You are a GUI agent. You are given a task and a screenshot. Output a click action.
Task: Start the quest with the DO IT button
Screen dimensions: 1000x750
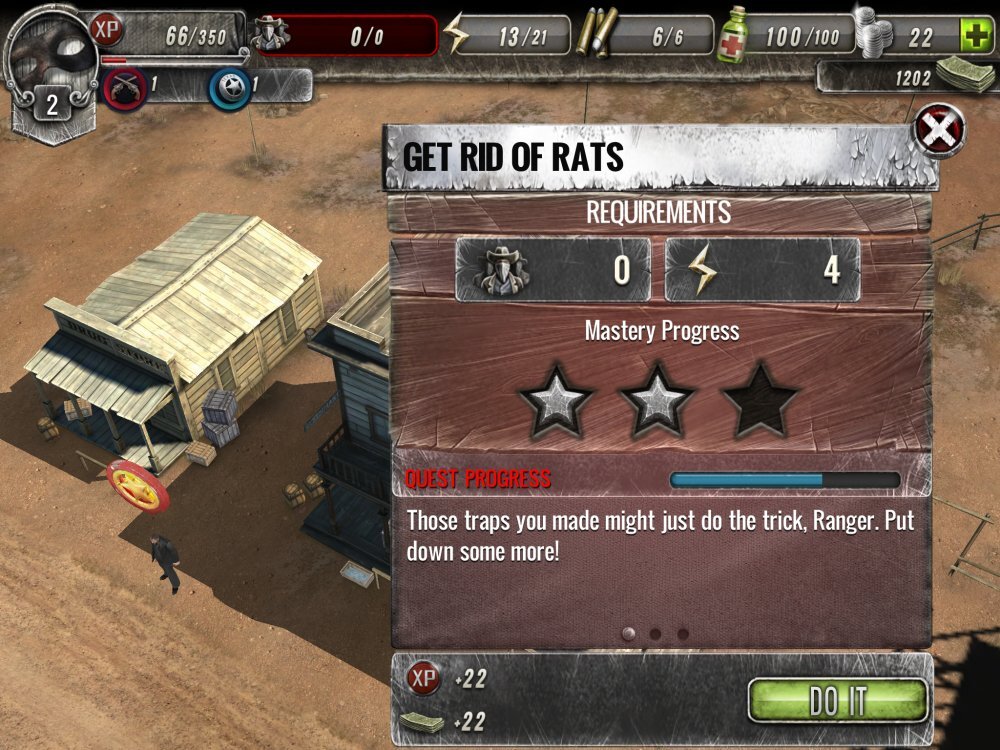838,701
